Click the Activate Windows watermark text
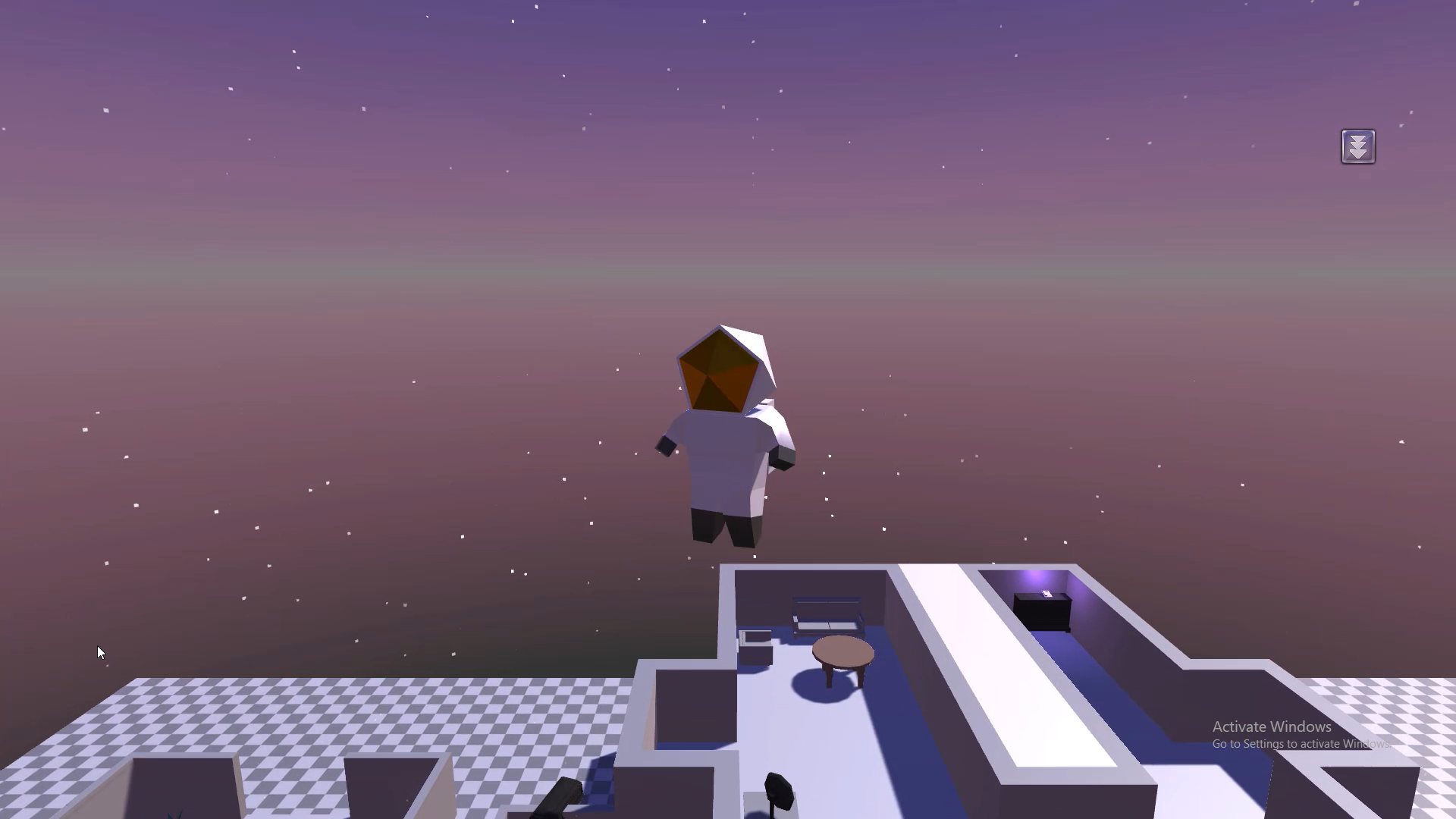Viewport: 1456px width, 819px height. click(1272, 726)
